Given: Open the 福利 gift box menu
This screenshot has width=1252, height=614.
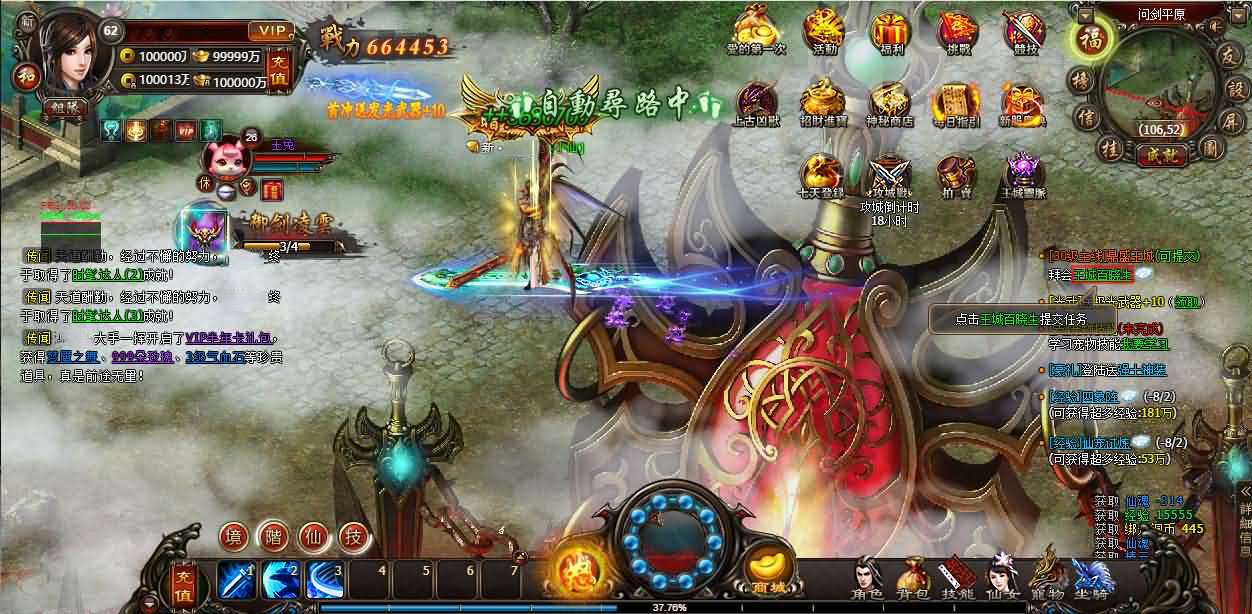Looking at the screenshot, I should [x=889, y=29].
